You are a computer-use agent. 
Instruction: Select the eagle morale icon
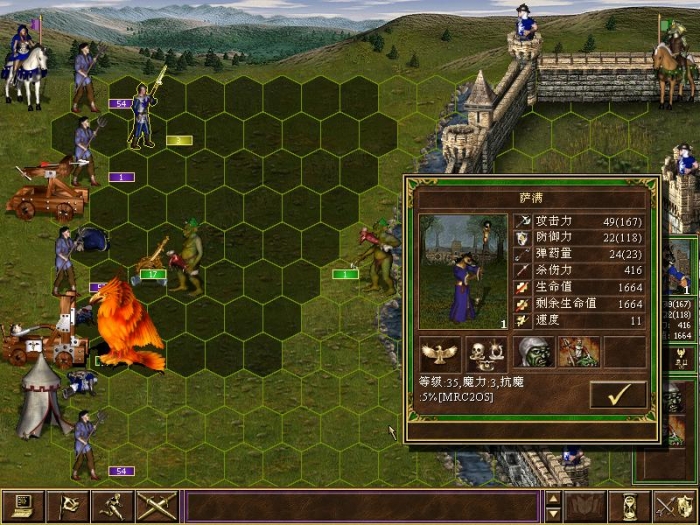coord(440,352)
